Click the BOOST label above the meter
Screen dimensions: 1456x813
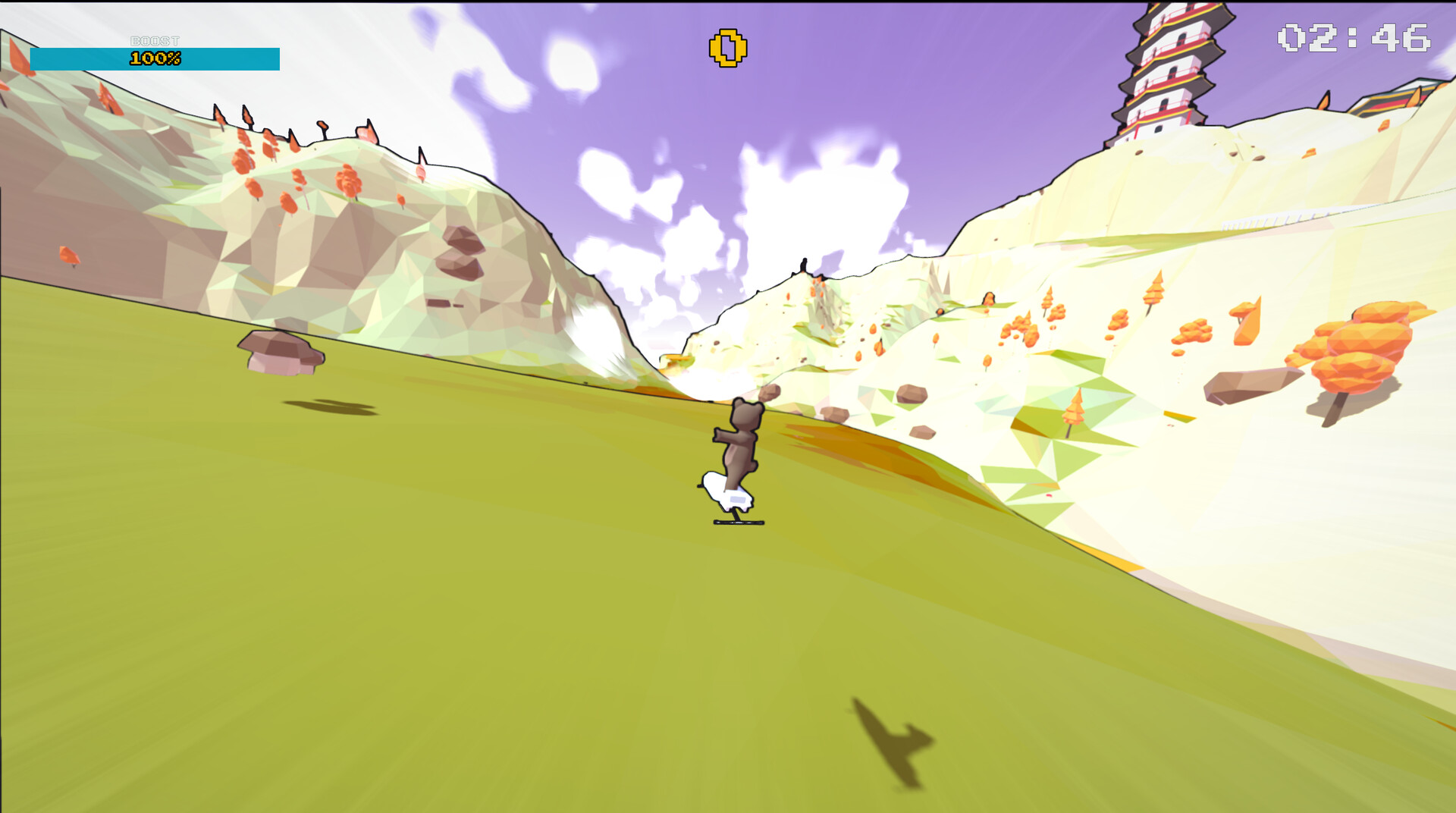click(155, 40)
